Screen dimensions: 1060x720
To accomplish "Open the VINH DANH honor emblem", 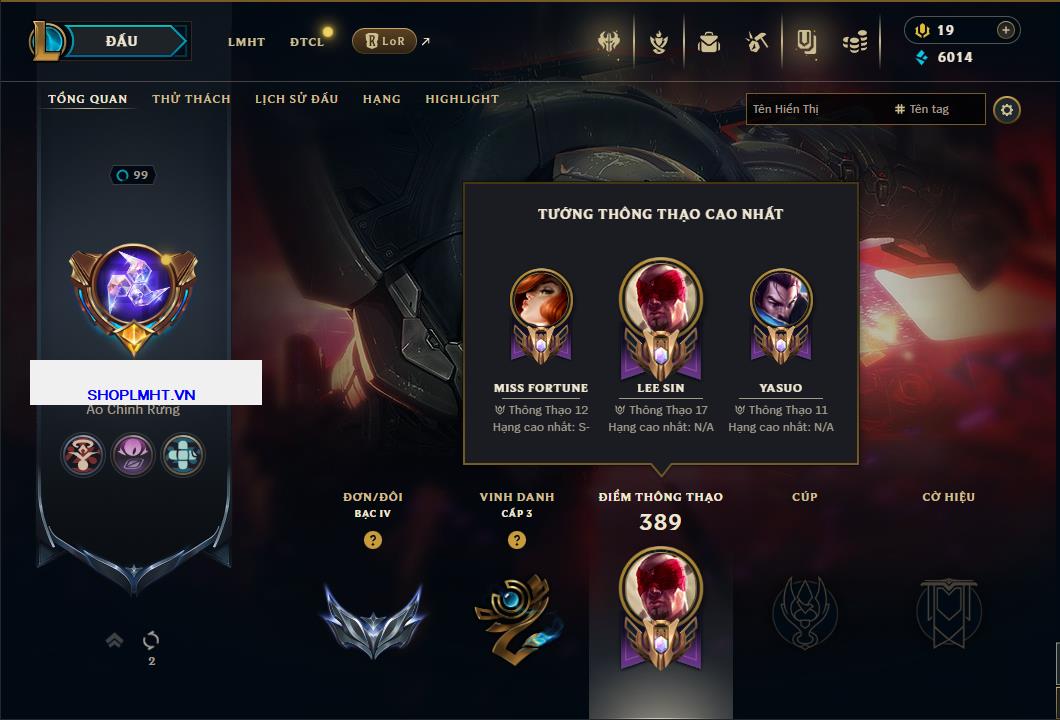I will pyautogui.click(x=516, y=612).
